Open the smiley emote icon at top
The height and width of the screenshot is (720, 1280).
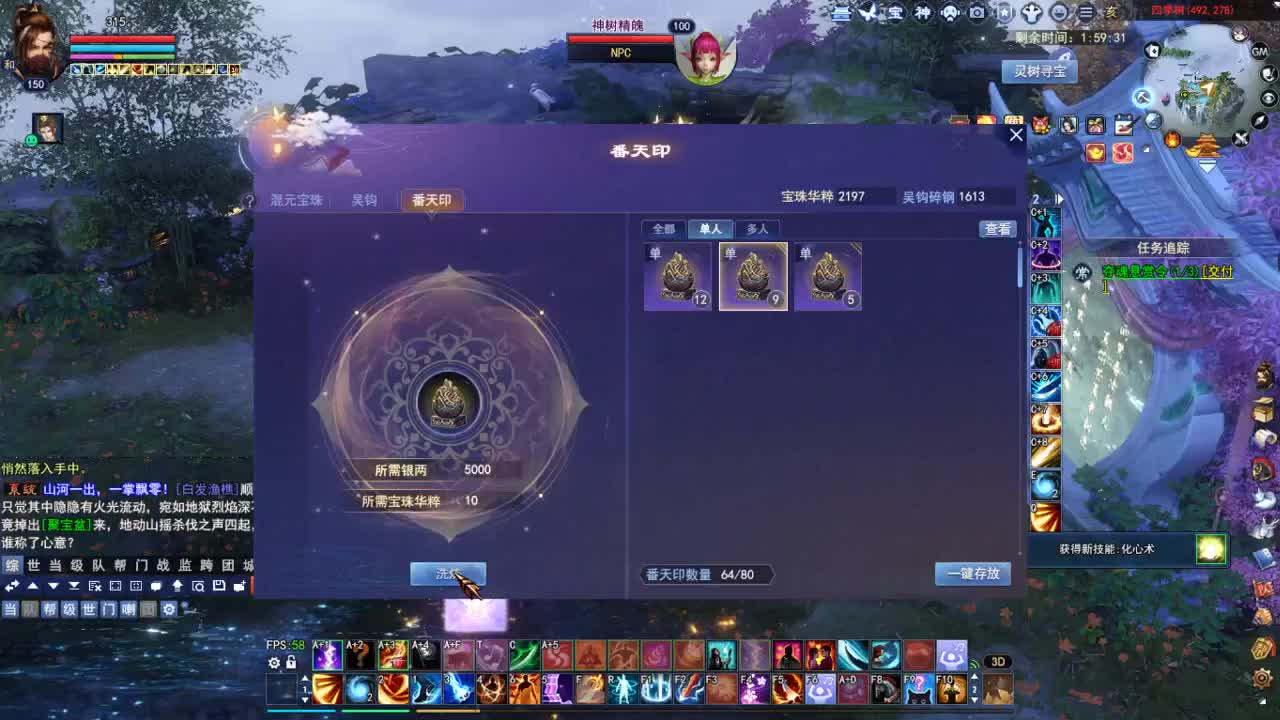pyautogui.click(x=1058, y=13)
